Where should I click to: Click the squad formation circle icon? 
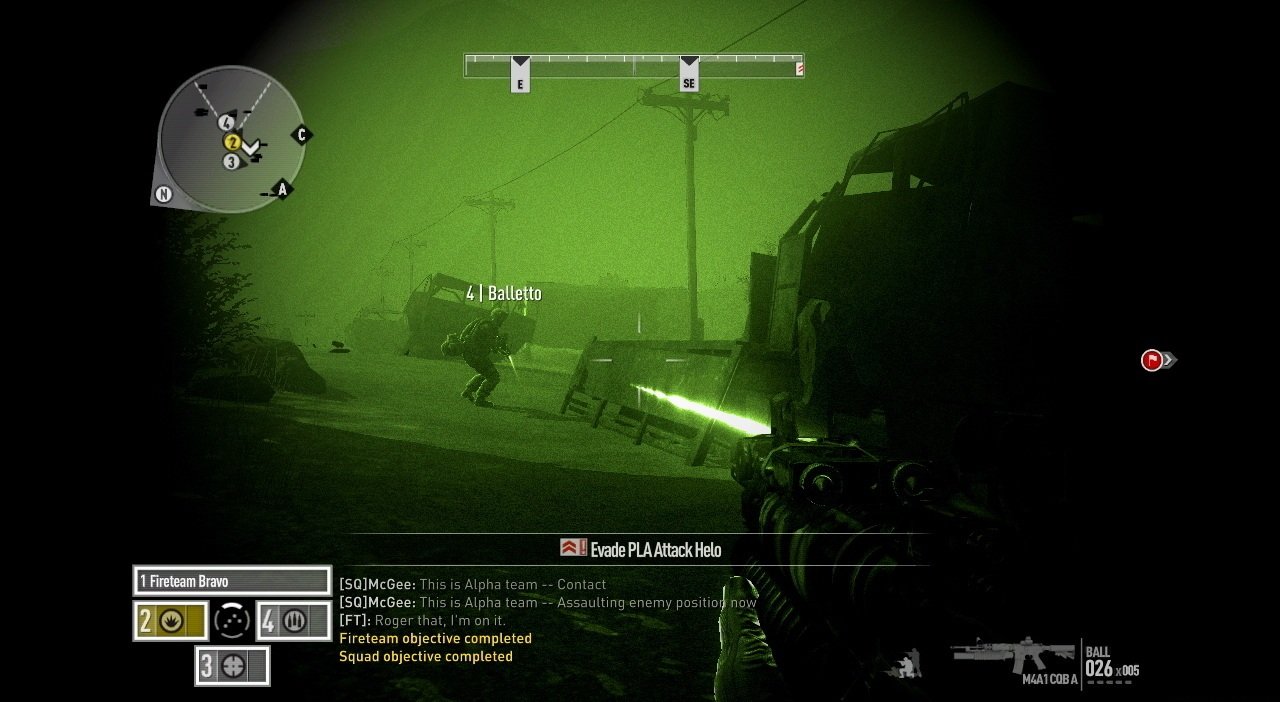point(232,621)
